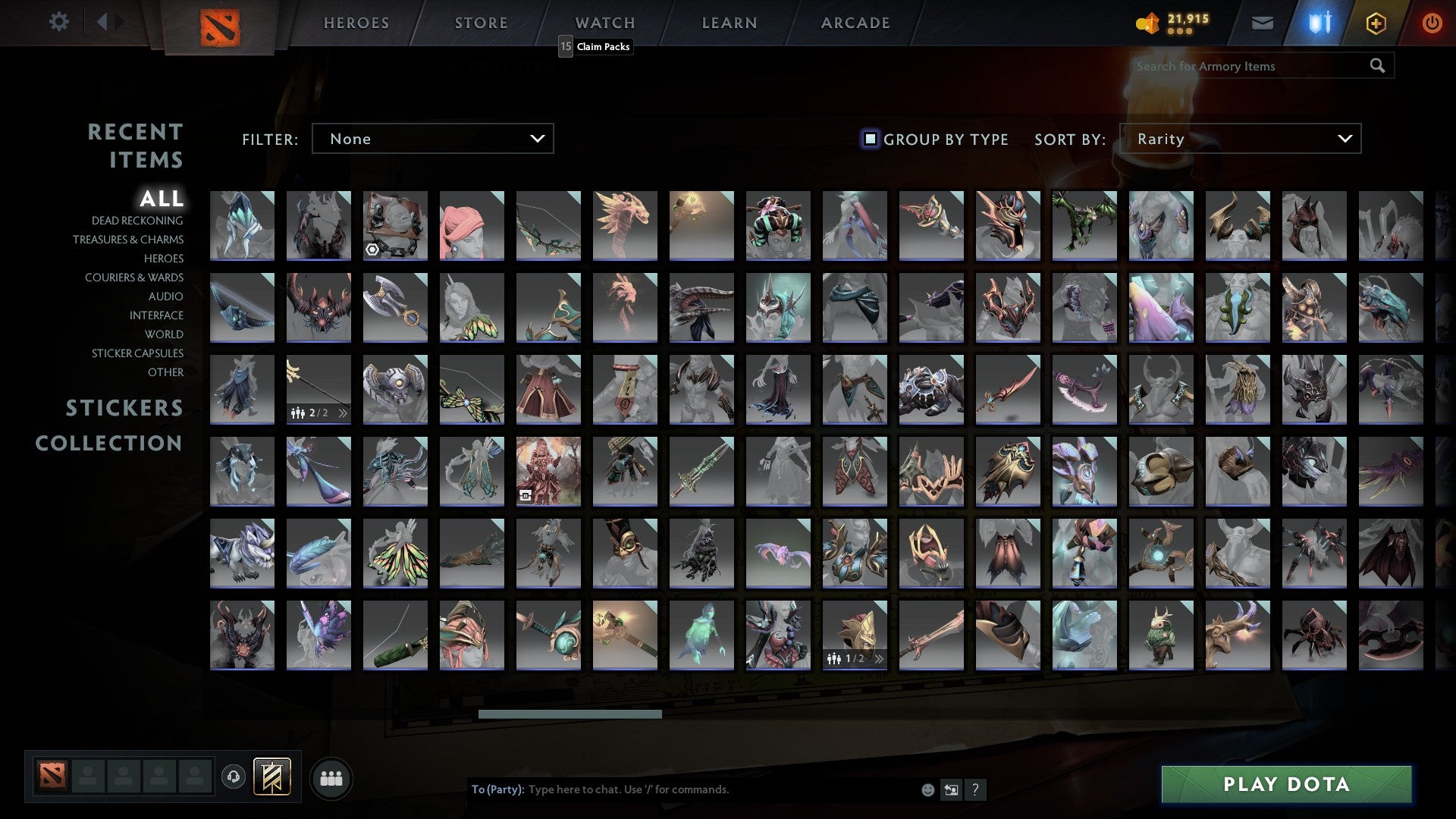Open the FILTER None dropdown
The width and height of the screenshot is (1456, 819).
pos(432,139)
